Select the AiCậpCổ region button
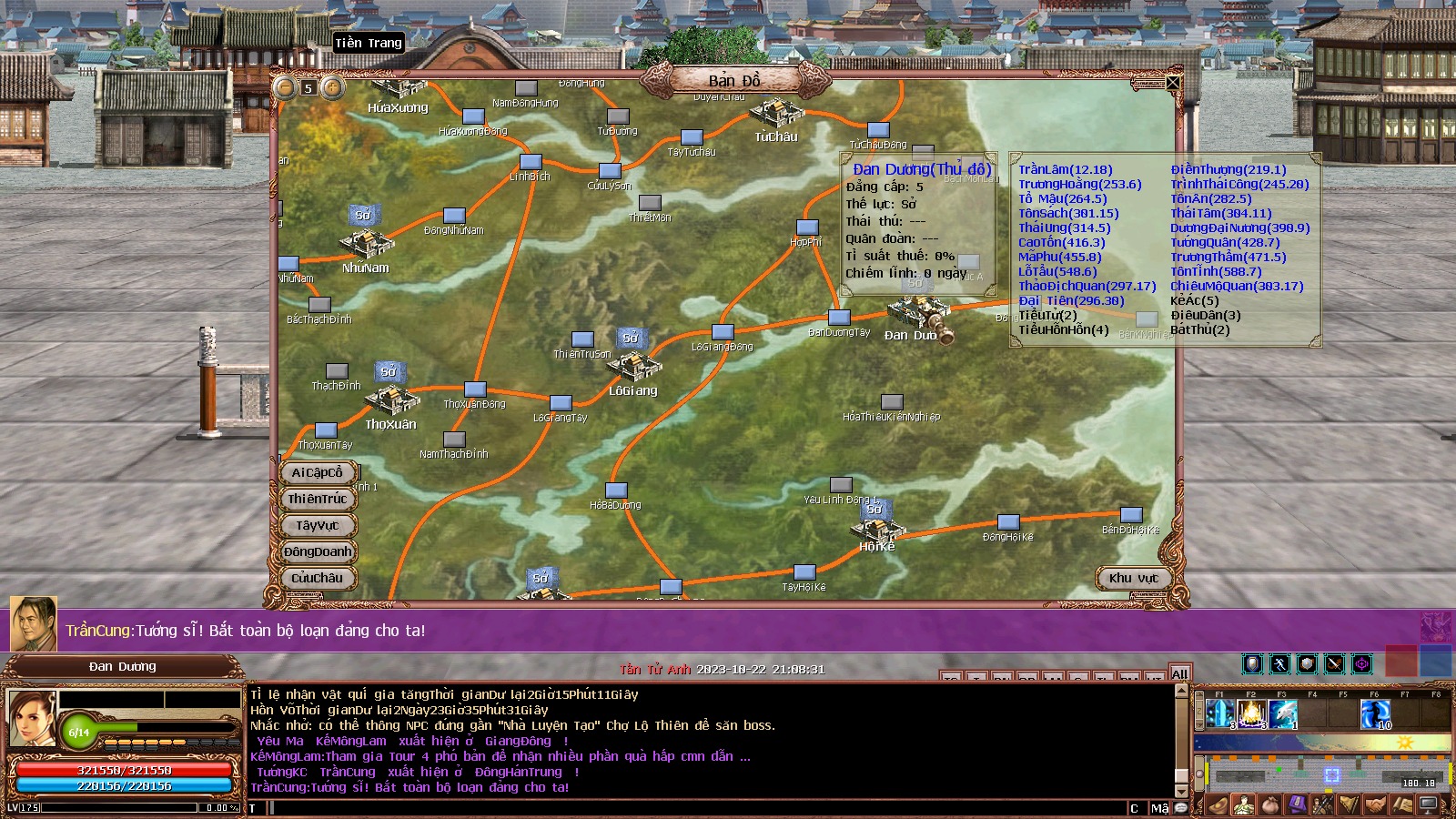Screen dimensions: 1456x819 click(x=317, y=472)
